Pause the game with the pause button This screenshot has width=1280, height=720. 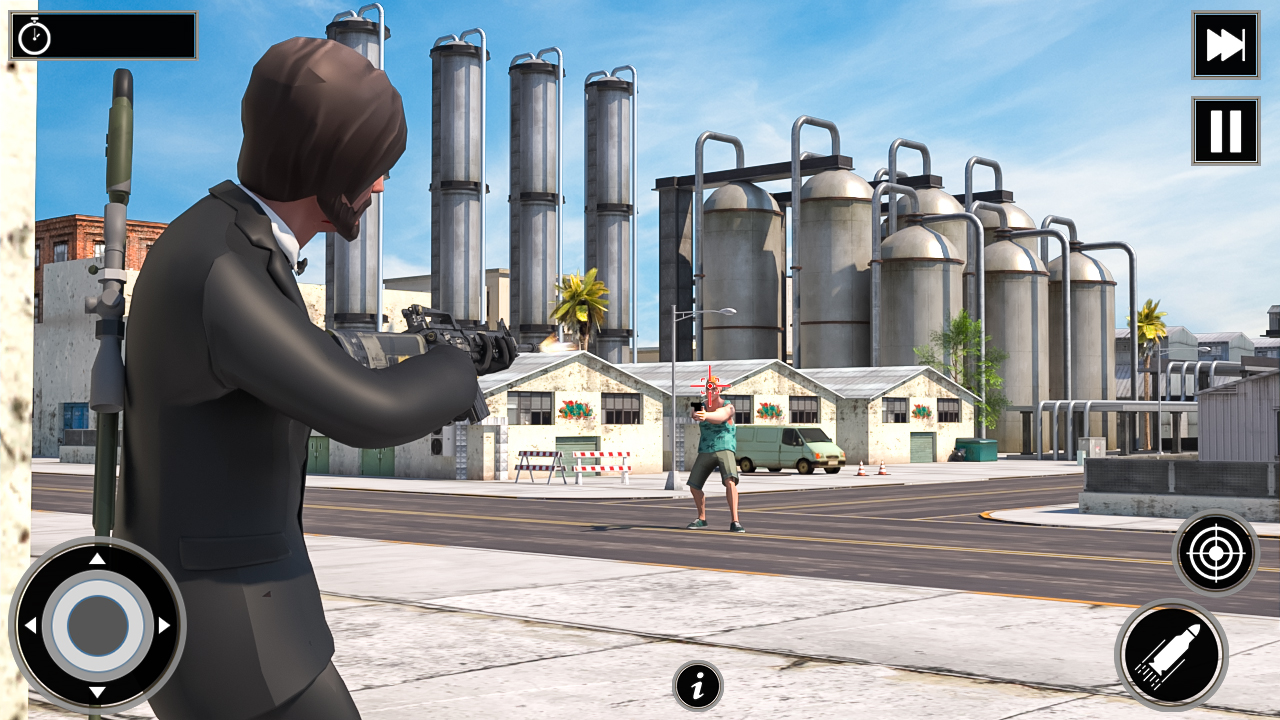[1224, 128]
